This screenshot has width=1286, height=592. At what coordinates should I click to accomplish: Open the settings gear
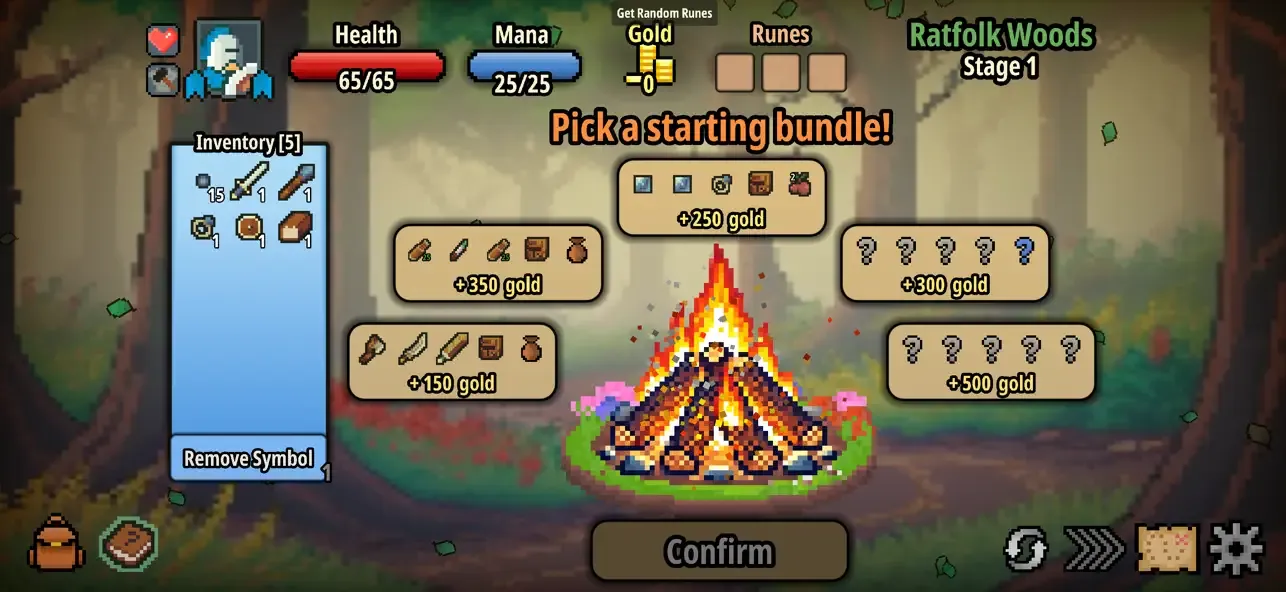1236,549
